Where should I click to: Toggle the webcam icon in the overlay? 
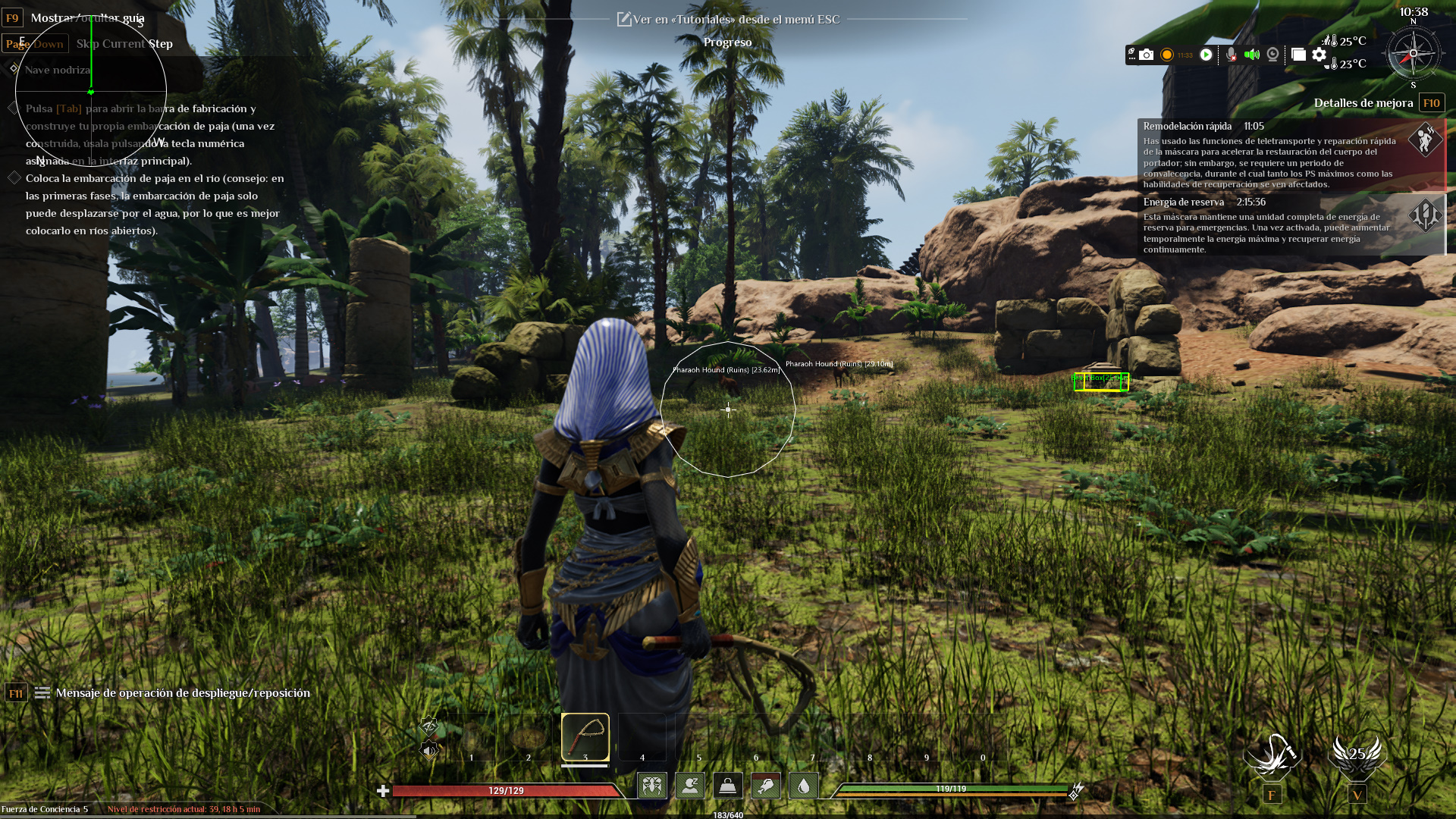click(1272, 55)
